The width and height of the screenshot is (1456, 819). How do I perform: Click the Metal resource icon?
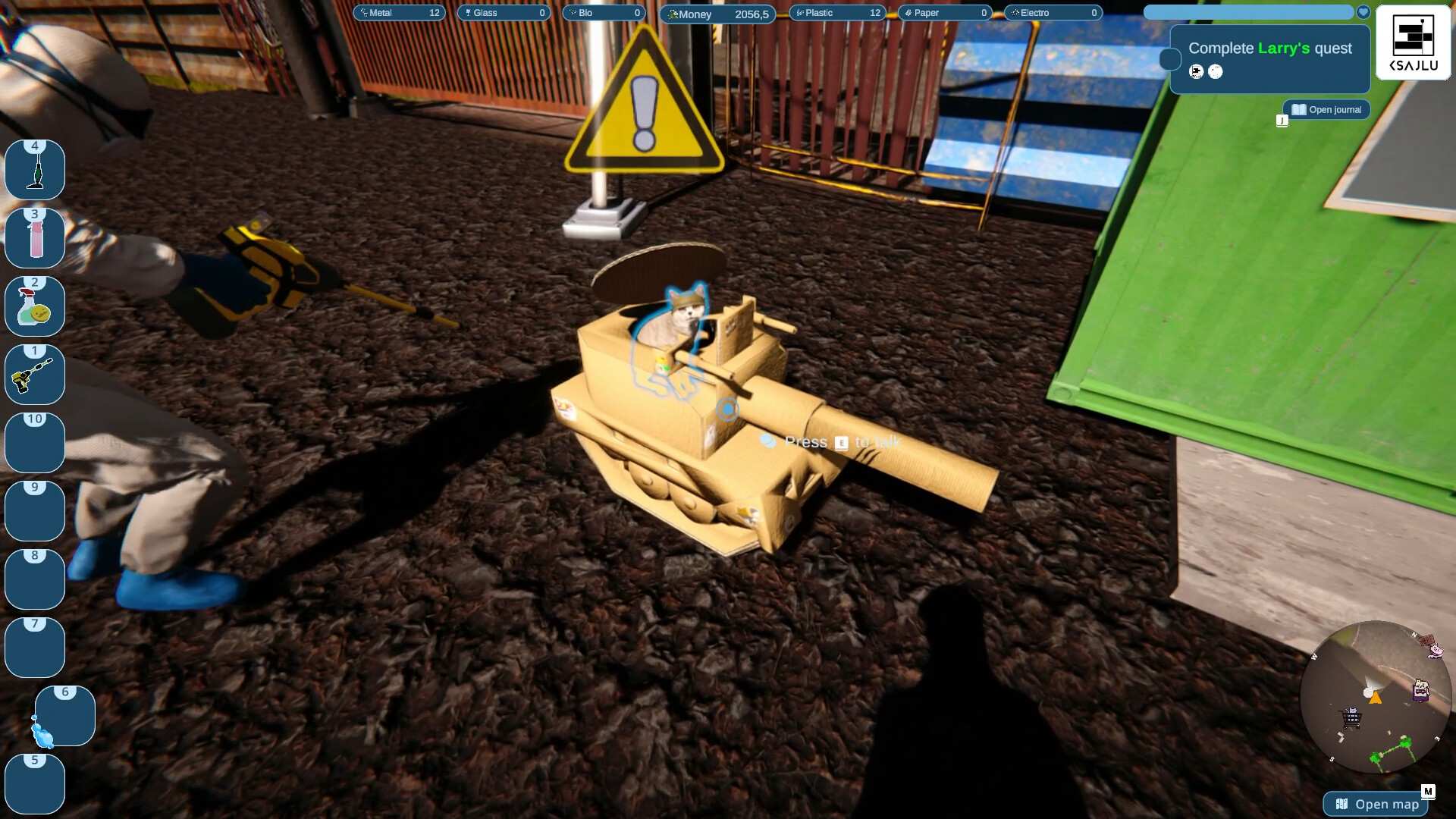tap(364, 13)
